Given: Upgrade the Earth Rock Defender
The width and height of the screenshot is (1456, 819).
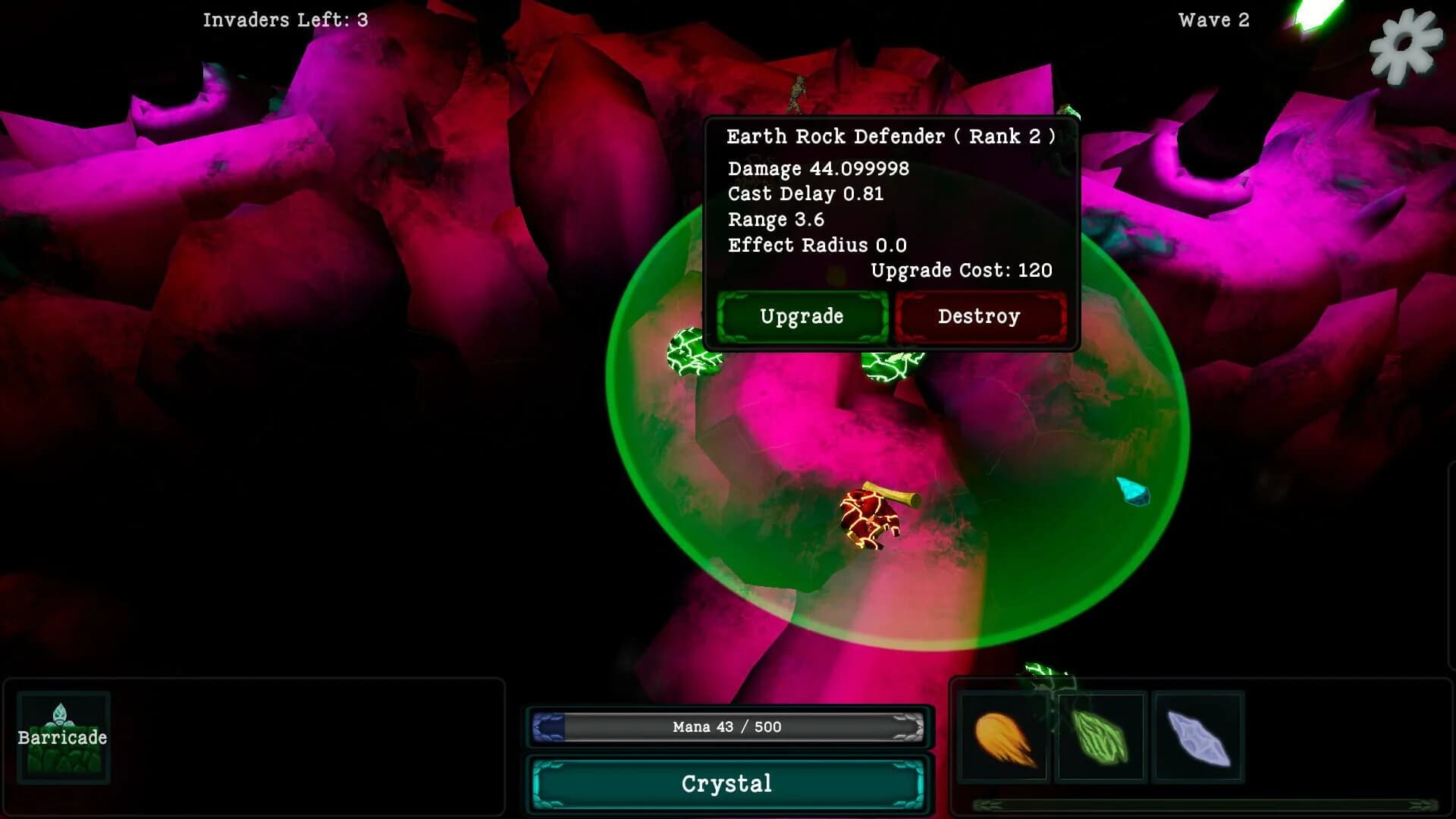Looking at the screenshot, I should pyautogui.click(x=802, y=316).
